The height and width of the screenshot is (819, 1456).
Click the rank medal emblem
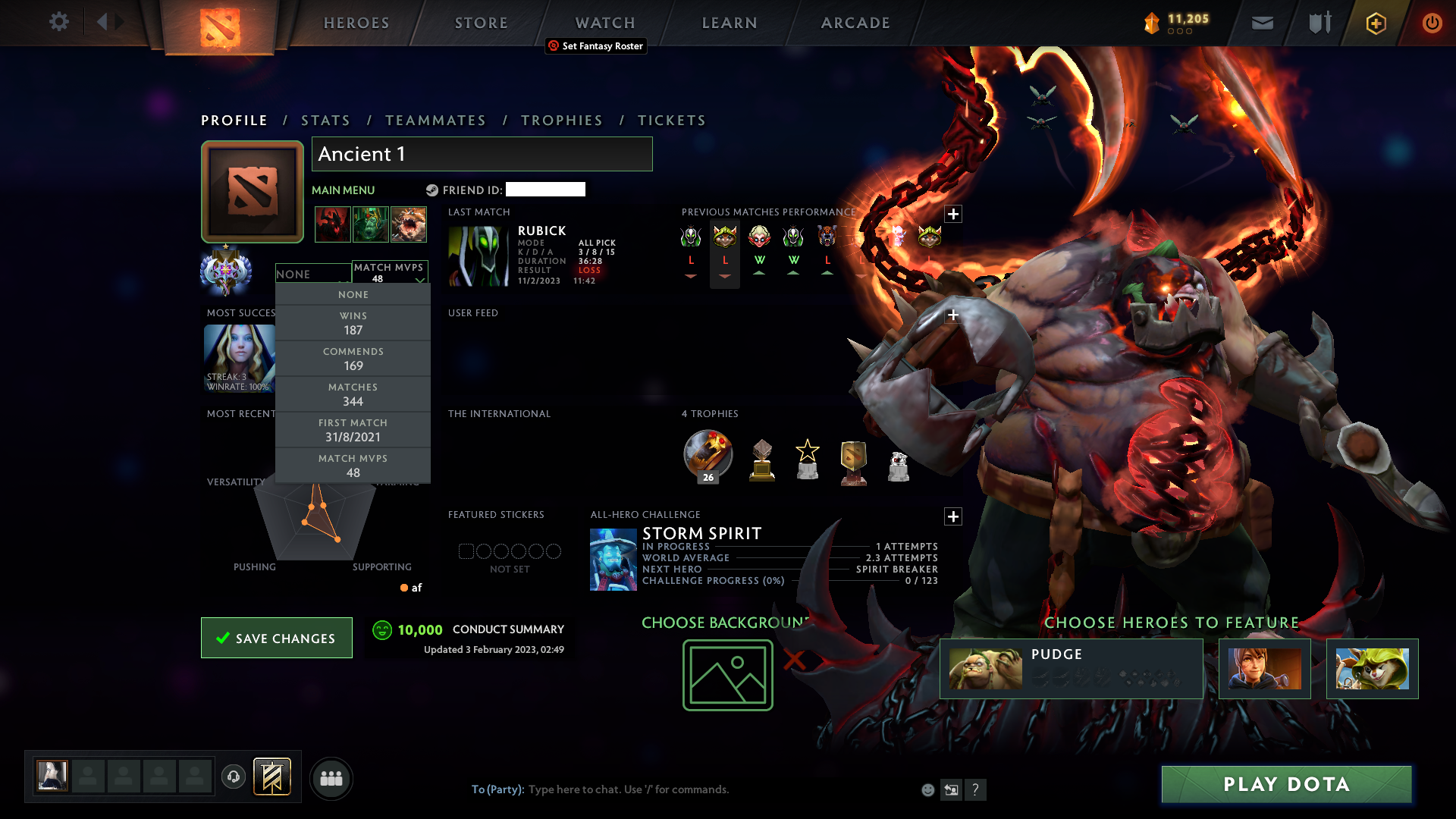point(226,272)
